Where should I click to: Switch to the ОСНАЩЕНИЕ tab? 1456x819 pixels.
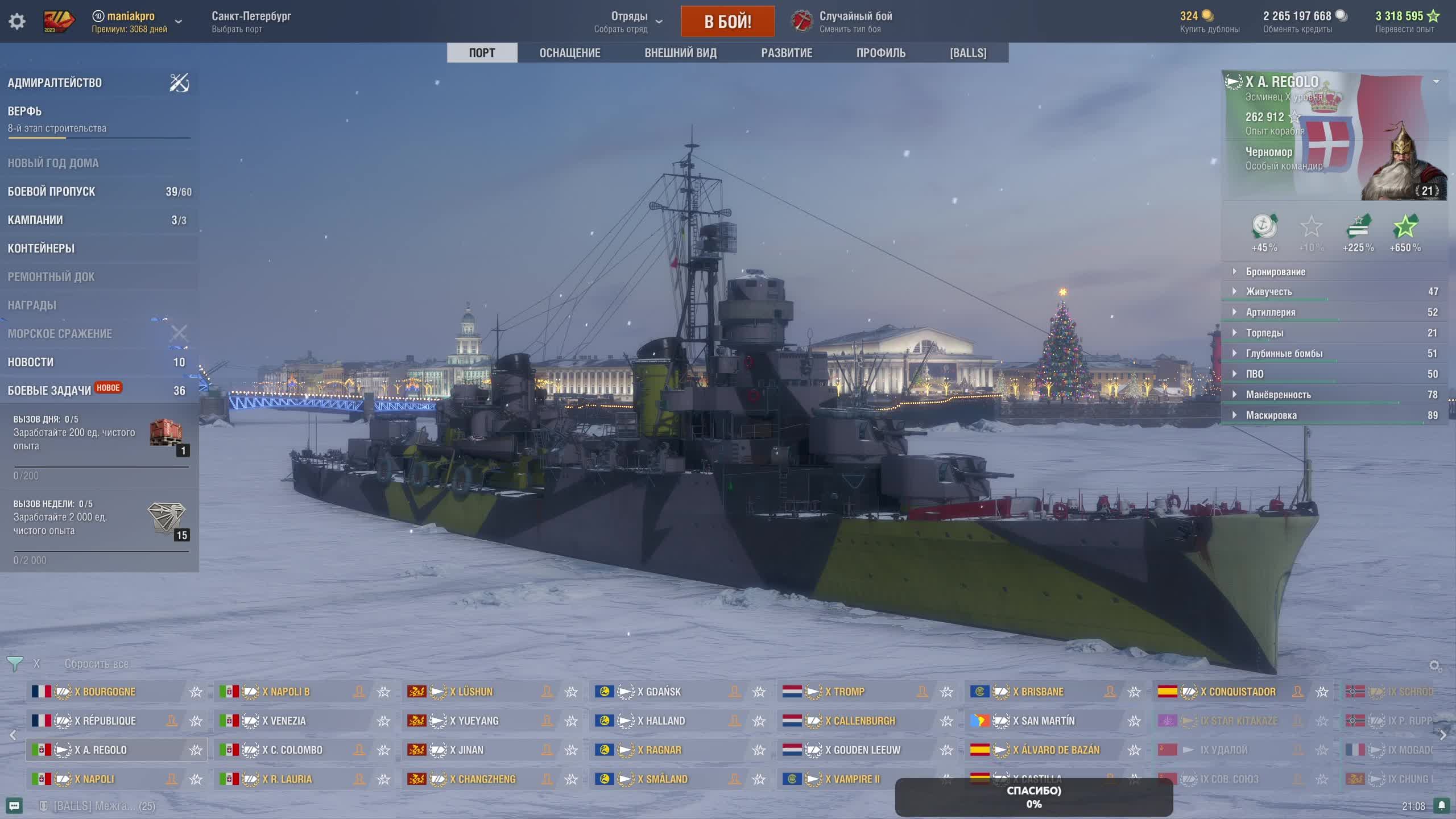pyautogui.click(x=569, y=53)
